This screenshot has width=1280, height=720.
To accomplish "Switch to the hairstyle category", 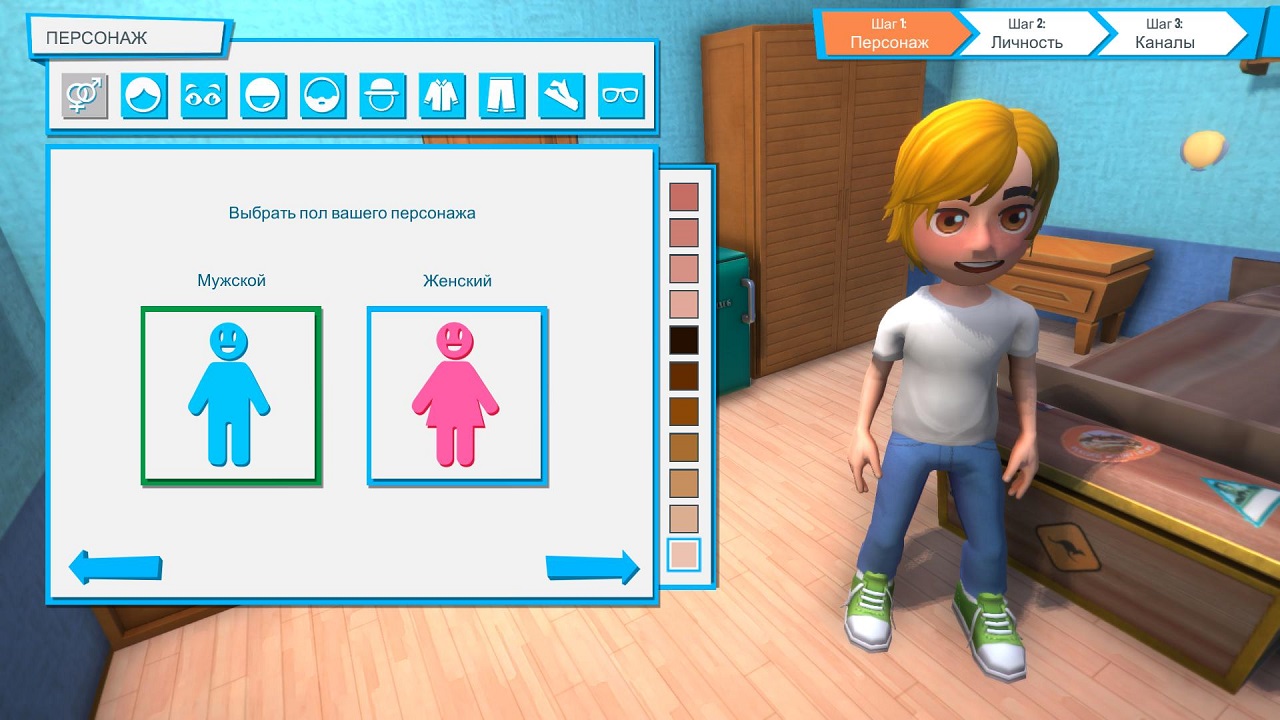I will coord(144,96).
